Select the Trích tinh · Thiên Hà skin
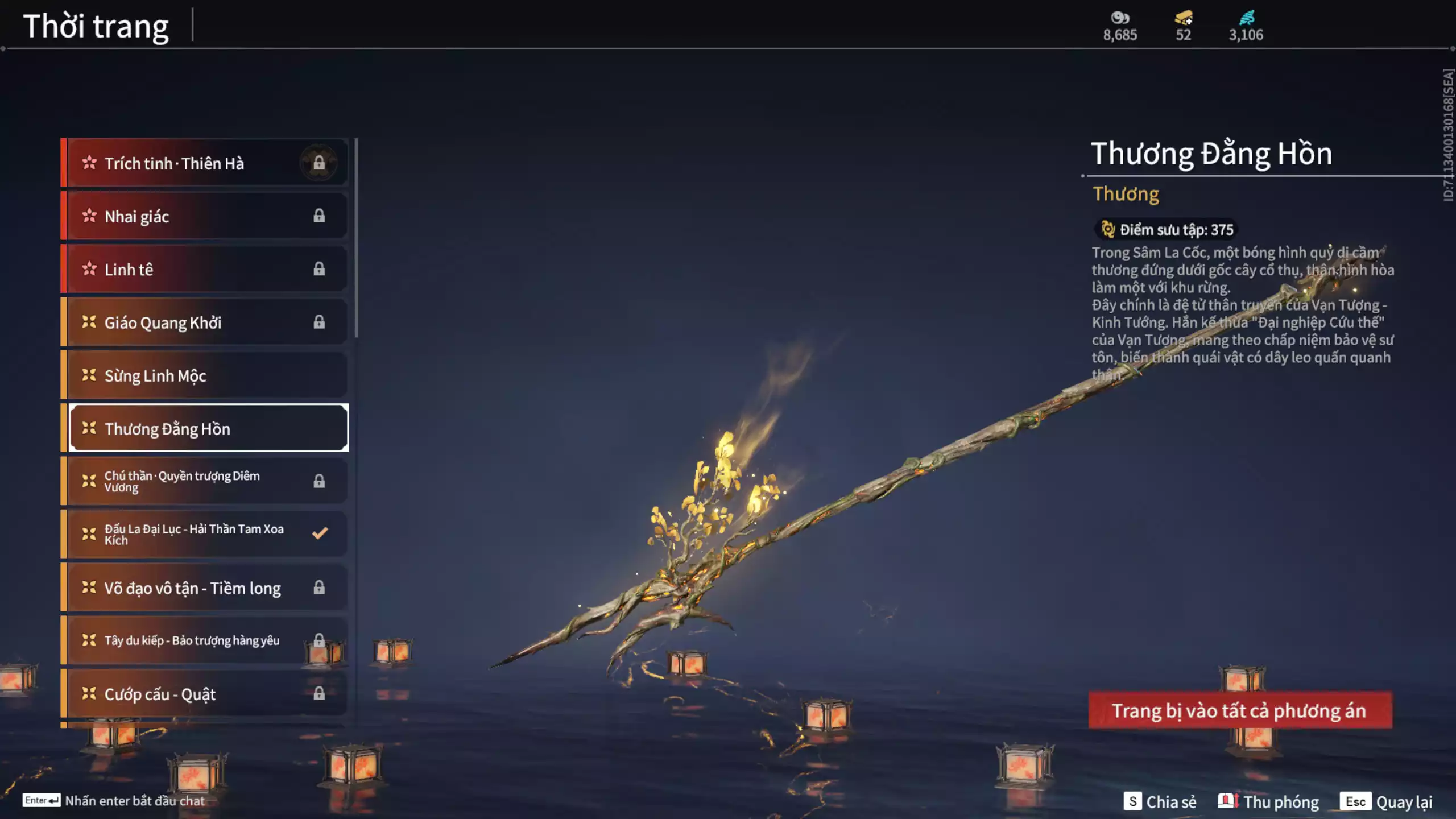The image size is (1456, 819). coord(205,163)
